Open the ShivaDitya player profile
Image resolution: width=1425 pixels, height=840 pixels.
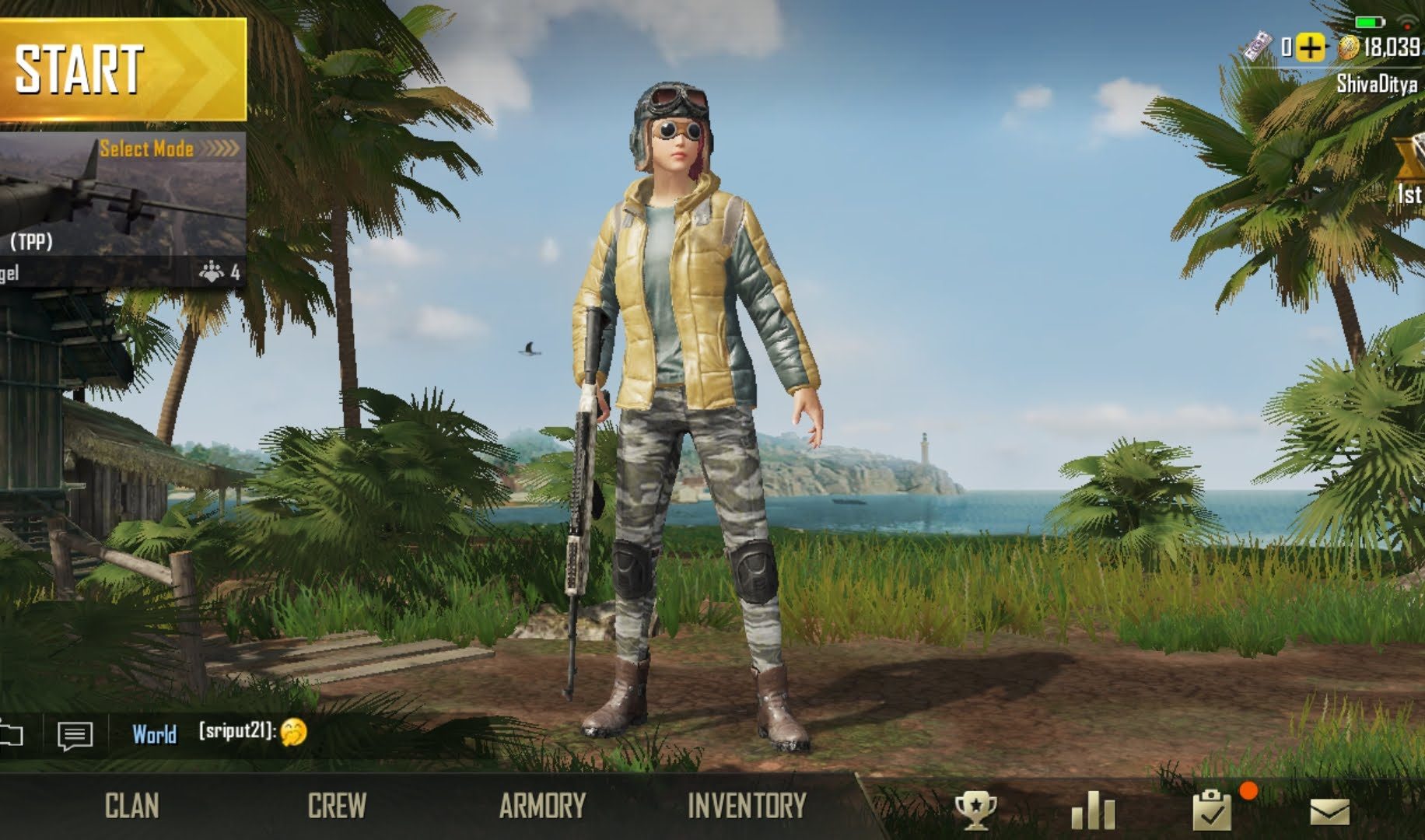(1376, 83)
